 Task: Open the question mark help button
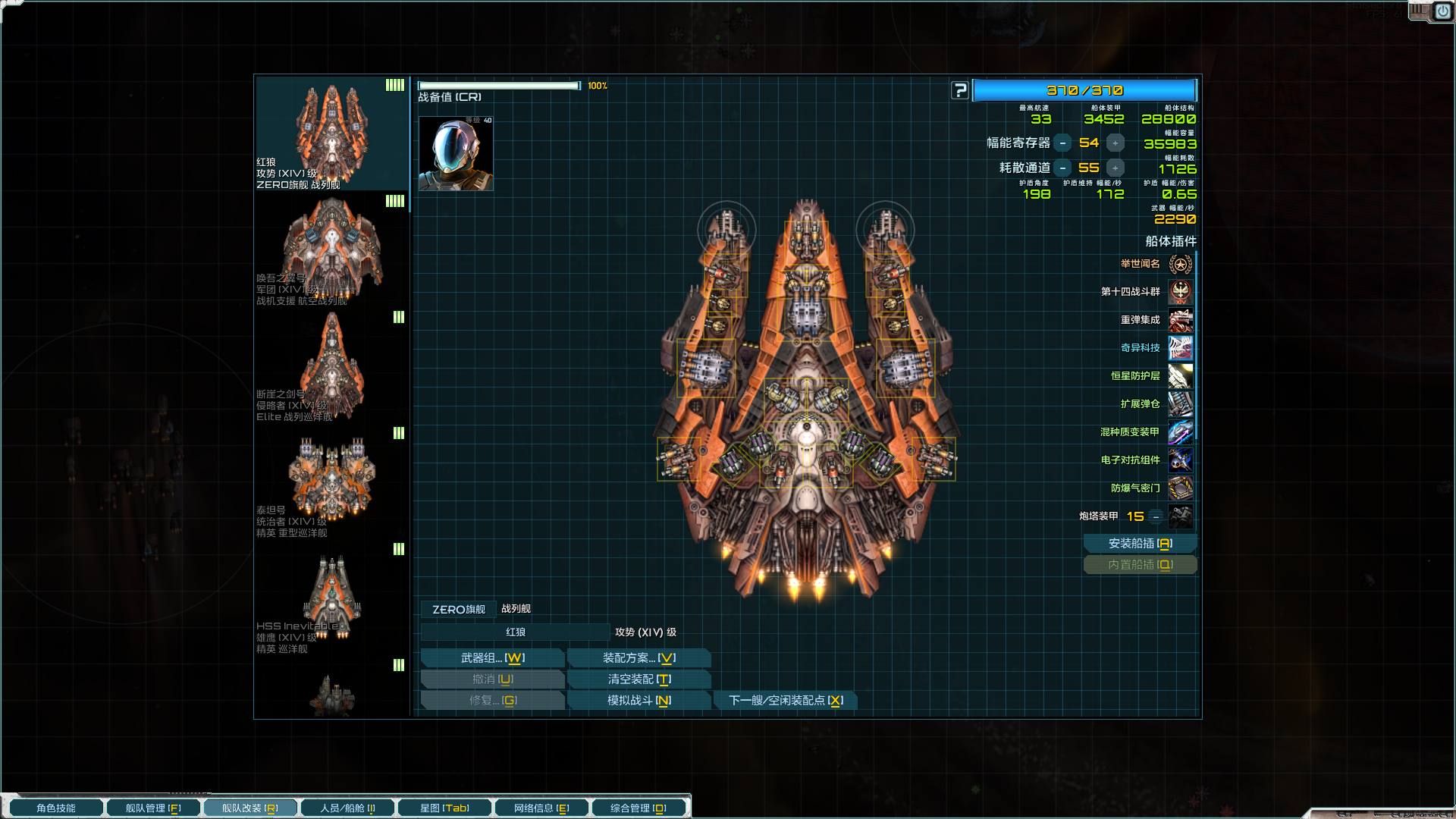click(x=960, y=91)
